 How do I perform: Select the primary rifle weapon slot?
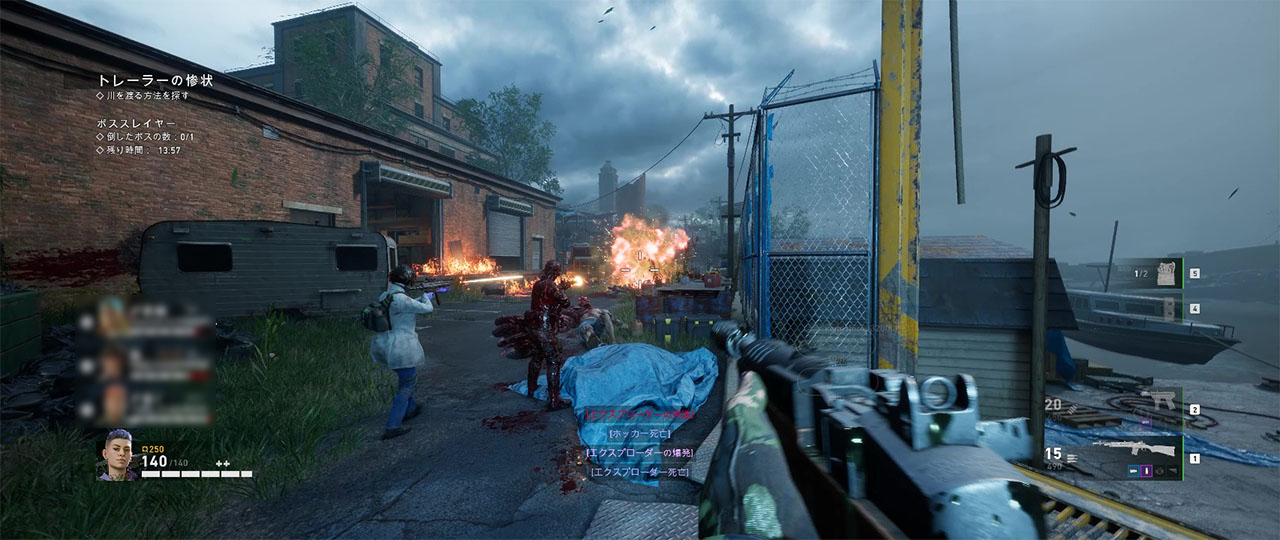click(x=1135, y=452)
